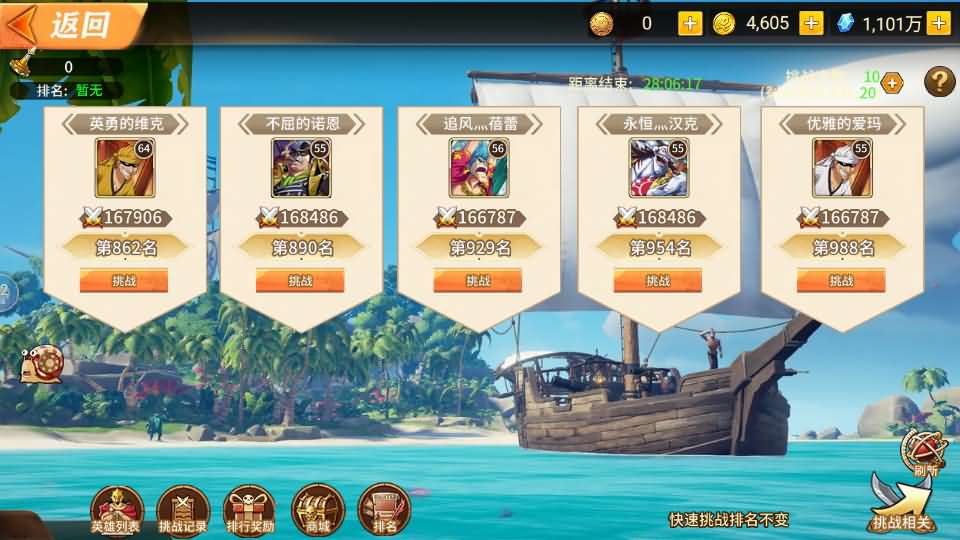Image resolution: width=960 pixels, height=540 pixels.
Task: View the 排名 leaderboard
Action: tap(384, 509)
